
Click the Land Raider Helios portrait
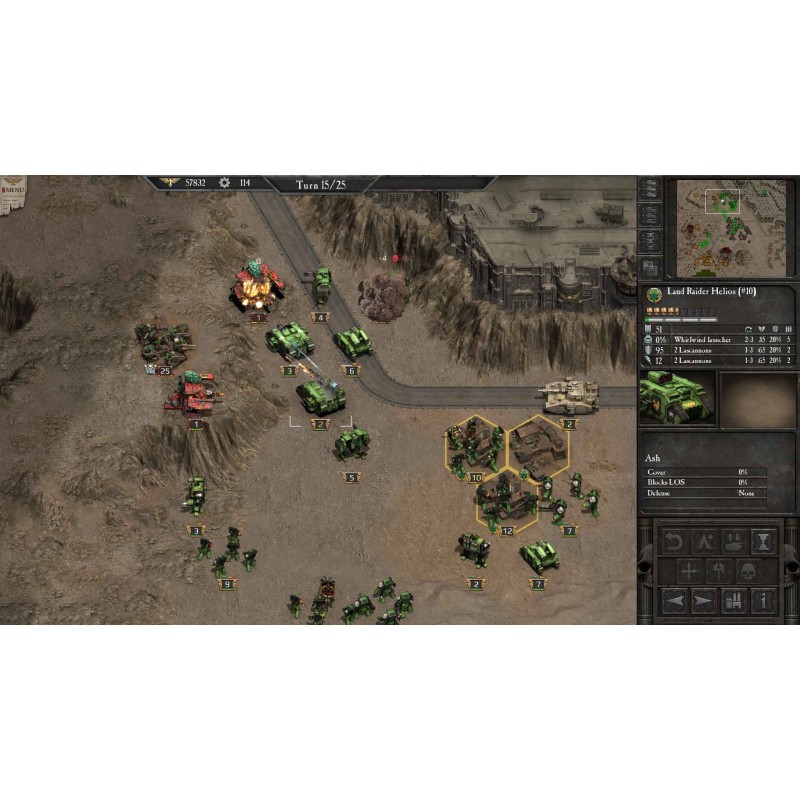pos(678,398)
